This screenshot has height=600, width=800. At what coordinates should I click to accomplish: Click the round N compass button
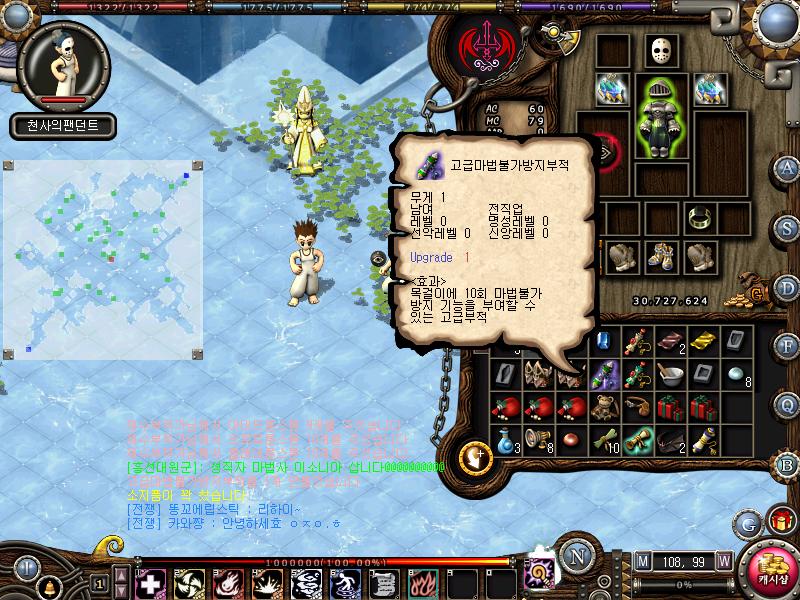point(575,557)
